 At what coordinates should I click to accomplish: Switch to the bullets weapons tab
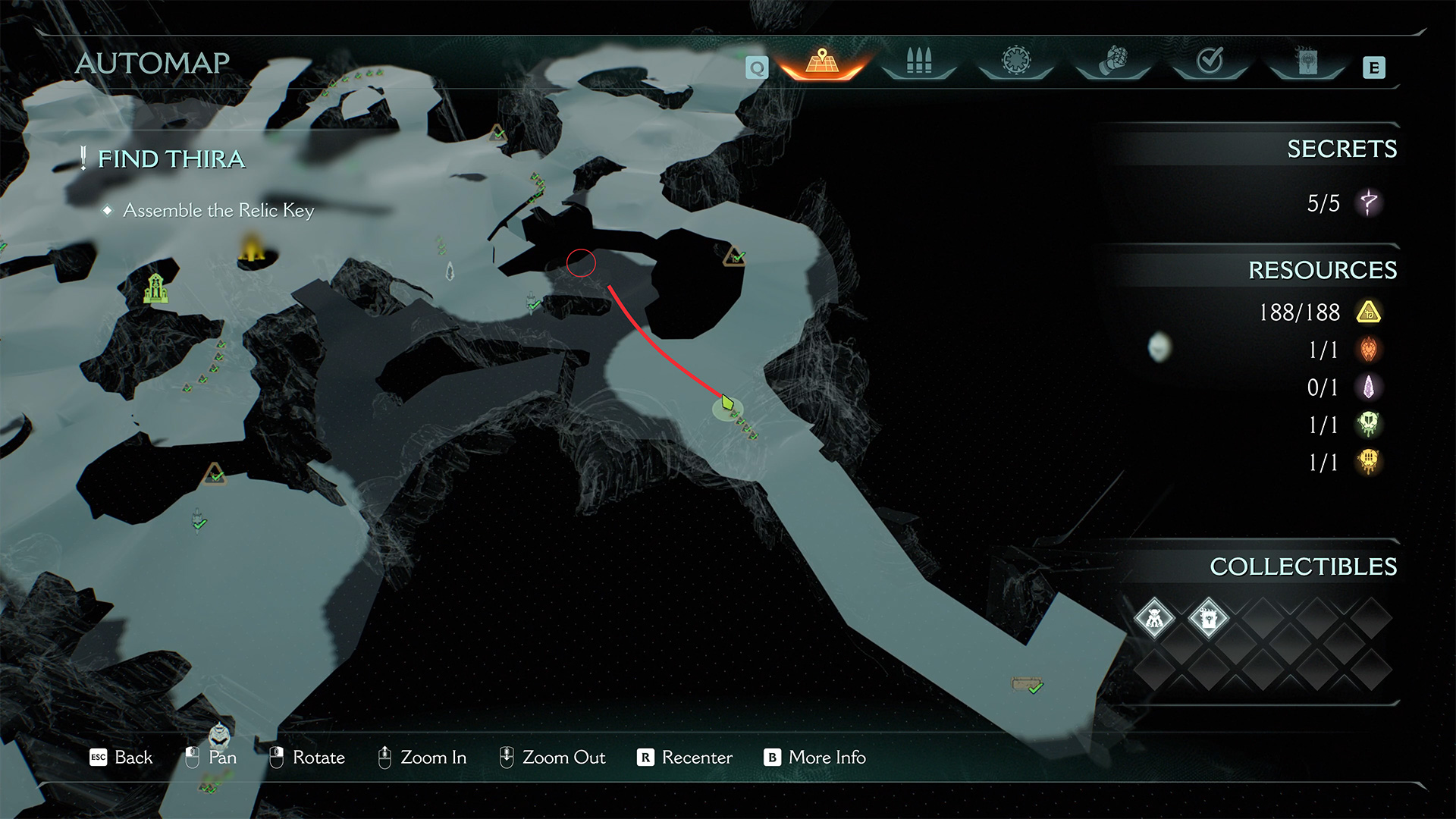pyautogui.click(x=918, y=61)
